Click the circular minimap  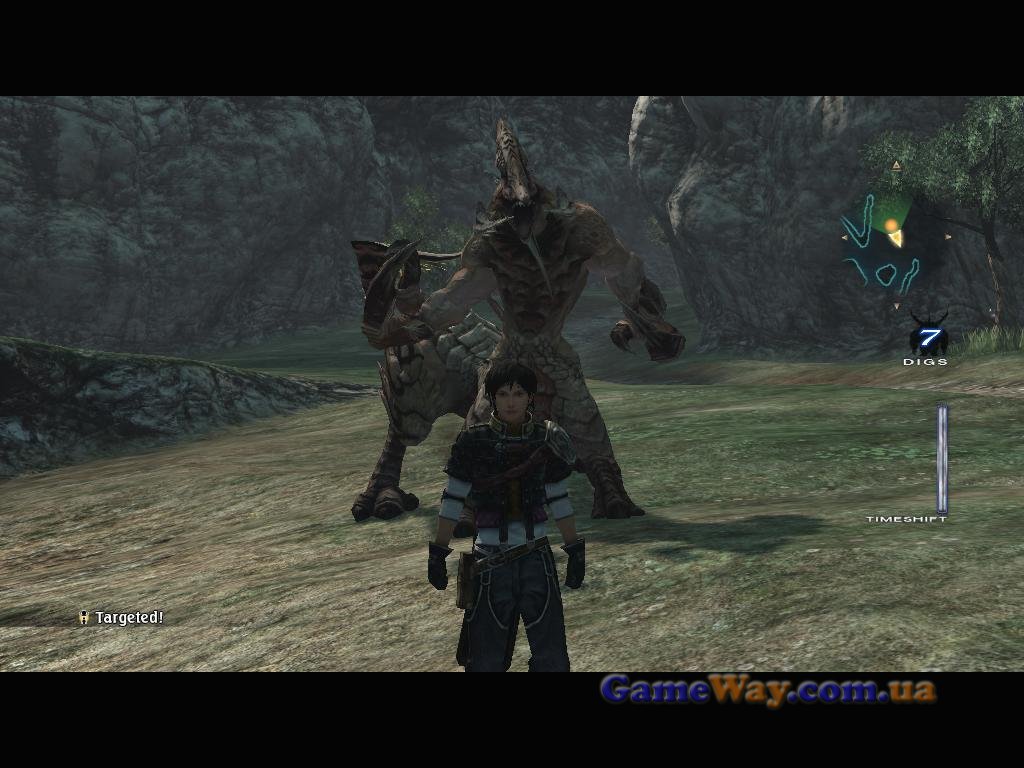(x=894, y=237)
